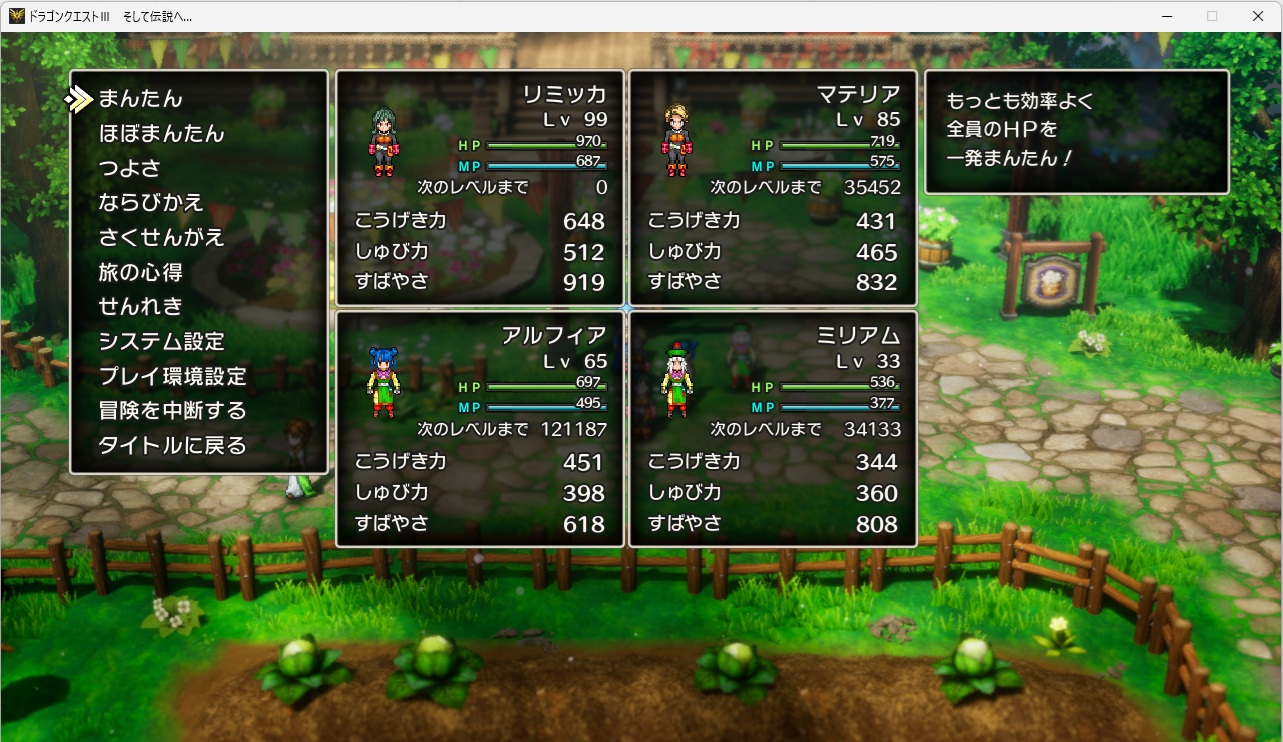Select the まんたん menu entry

(140, 99)
